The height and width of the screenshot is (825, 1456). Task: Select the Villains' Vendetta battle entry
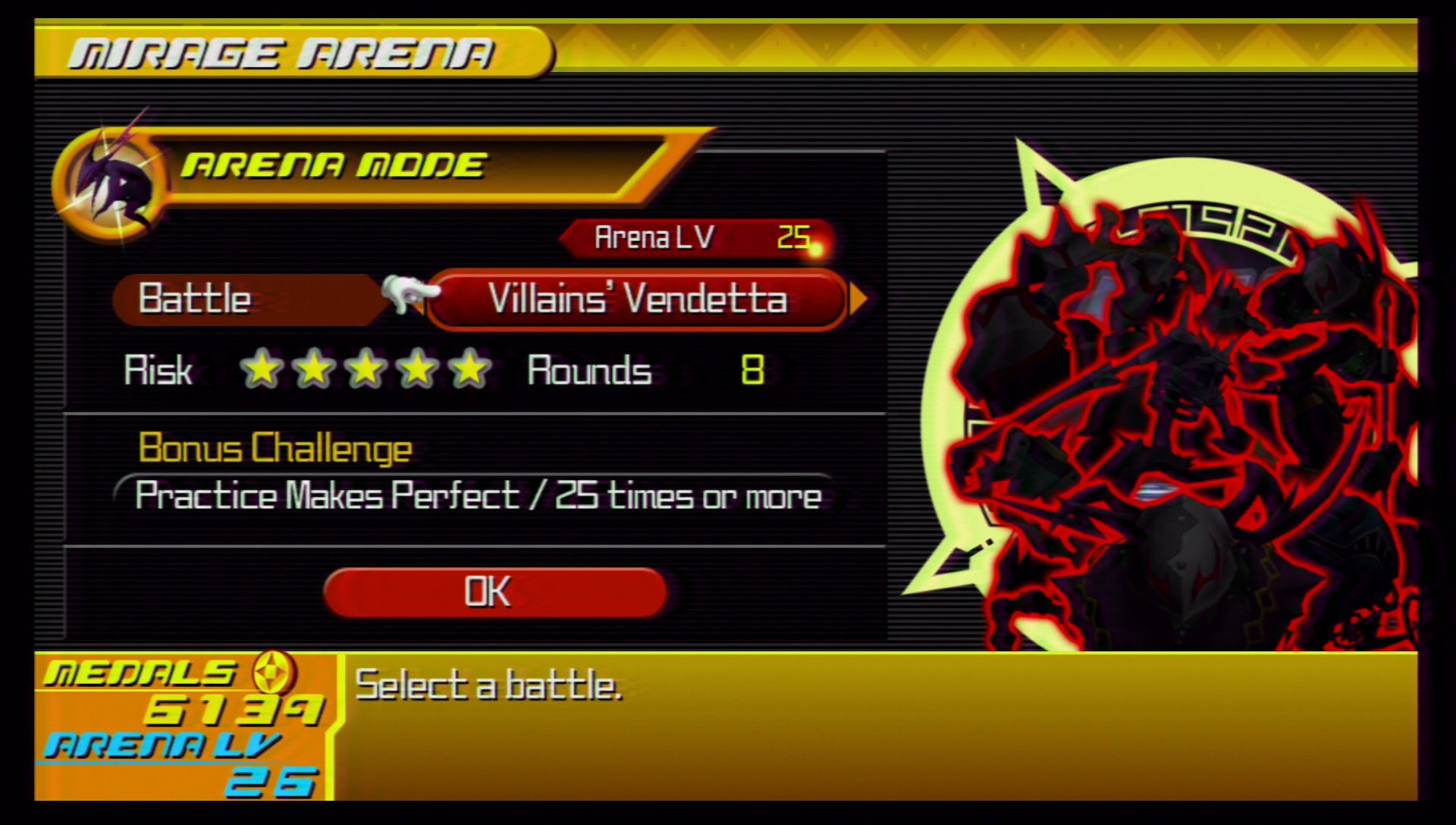[x=637, y=299]
